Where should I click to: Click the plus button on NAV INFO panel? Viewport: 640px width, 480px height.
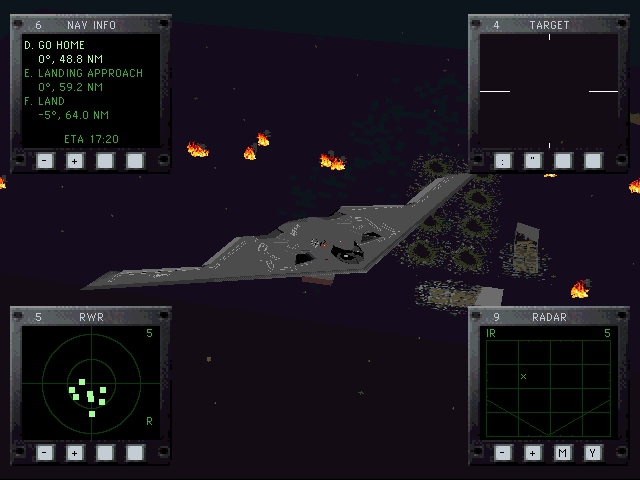[75, 160]
